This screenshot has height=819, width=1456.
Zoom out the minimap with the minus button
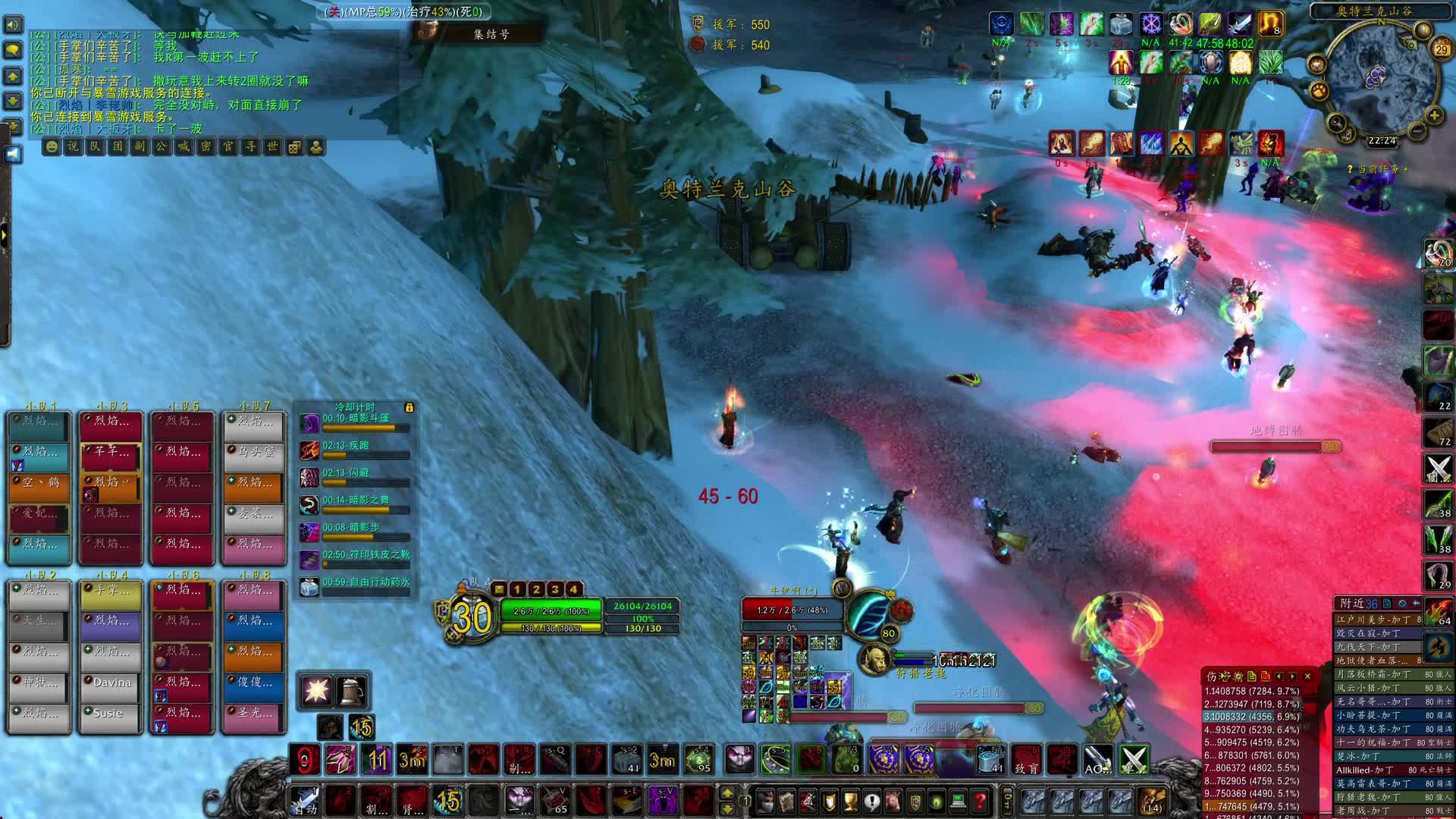pos(1416,130)
